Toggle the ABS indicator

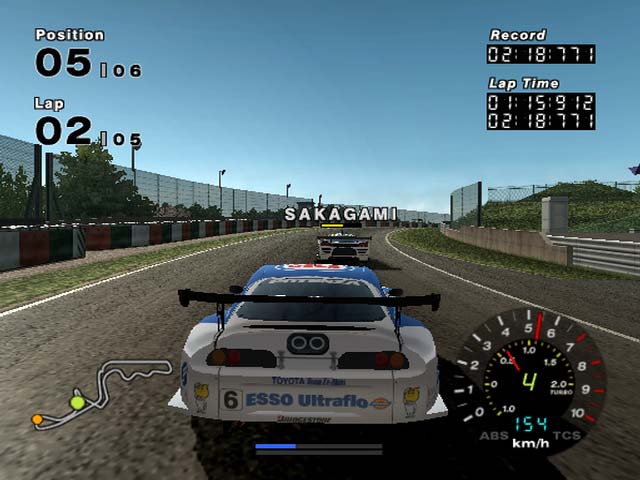[493, 434]
